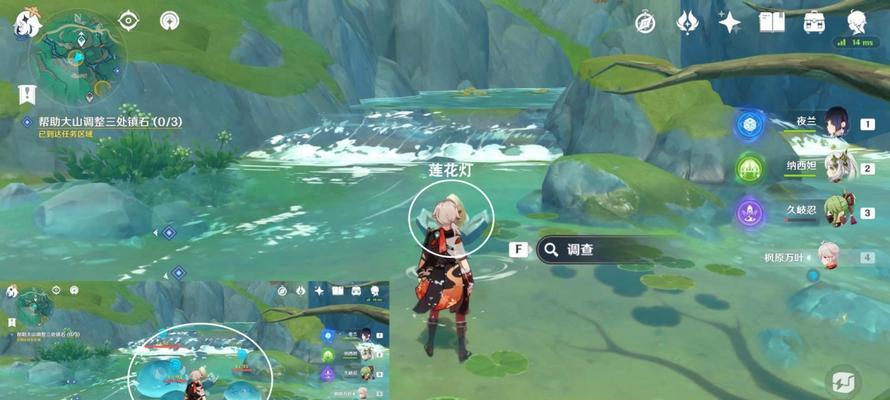Tap the round swap-arrows button

pyautogui.click(x=843, y=381)
